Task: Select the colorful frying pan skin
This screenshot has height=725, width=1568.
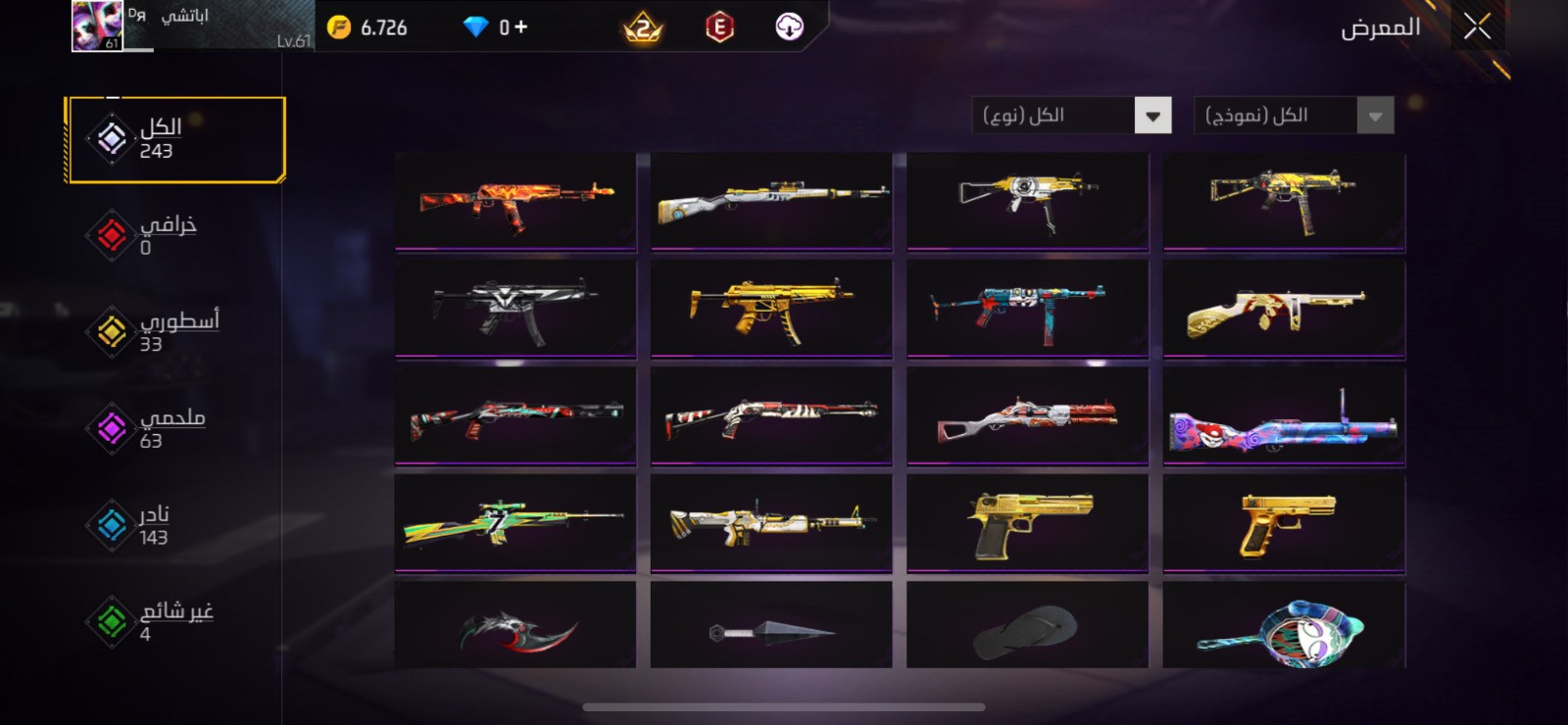Action: pos(1284,628)
